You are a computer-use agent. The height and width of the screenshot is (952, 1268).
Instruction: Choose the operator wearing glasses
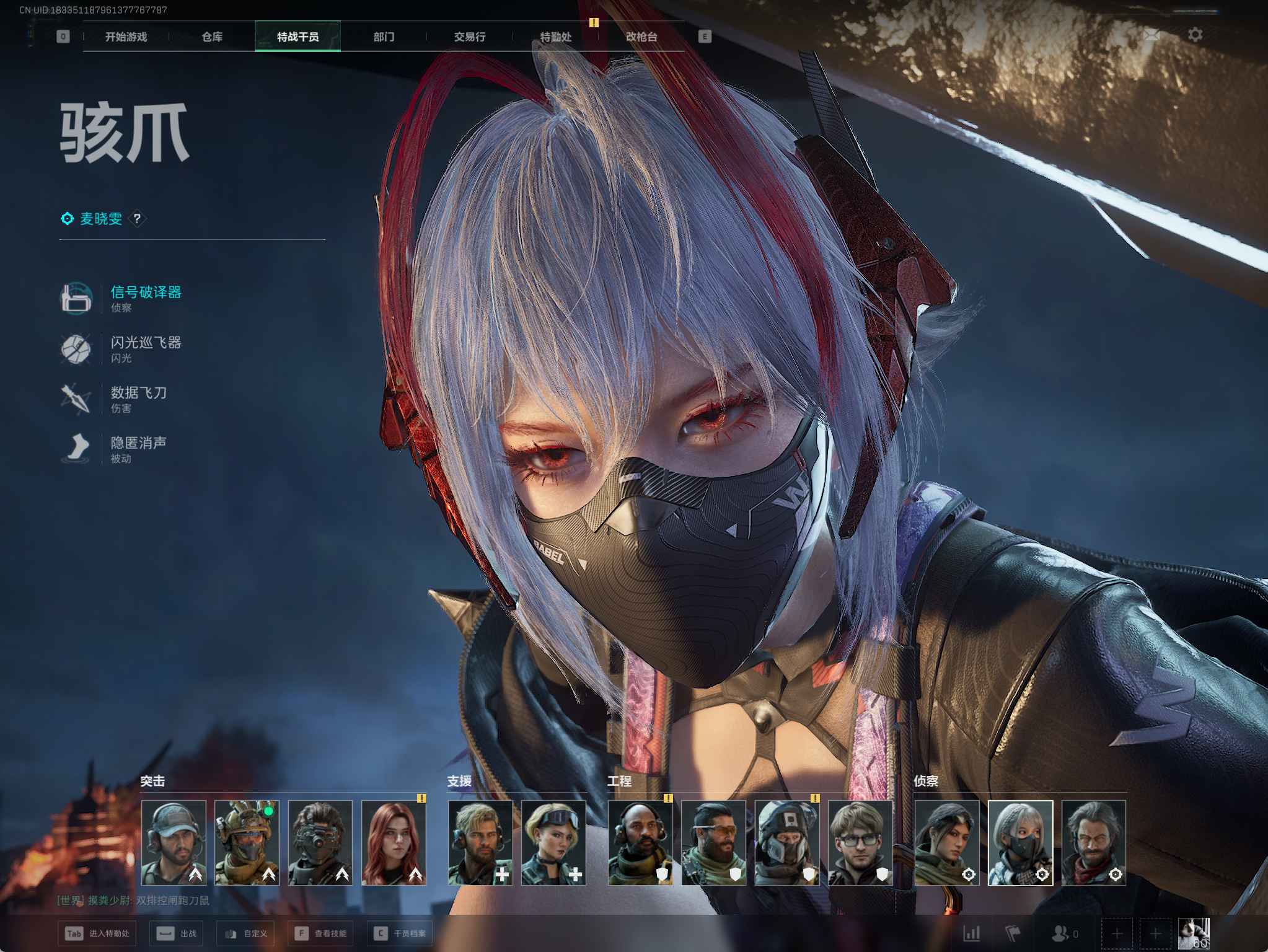[860, 842]
